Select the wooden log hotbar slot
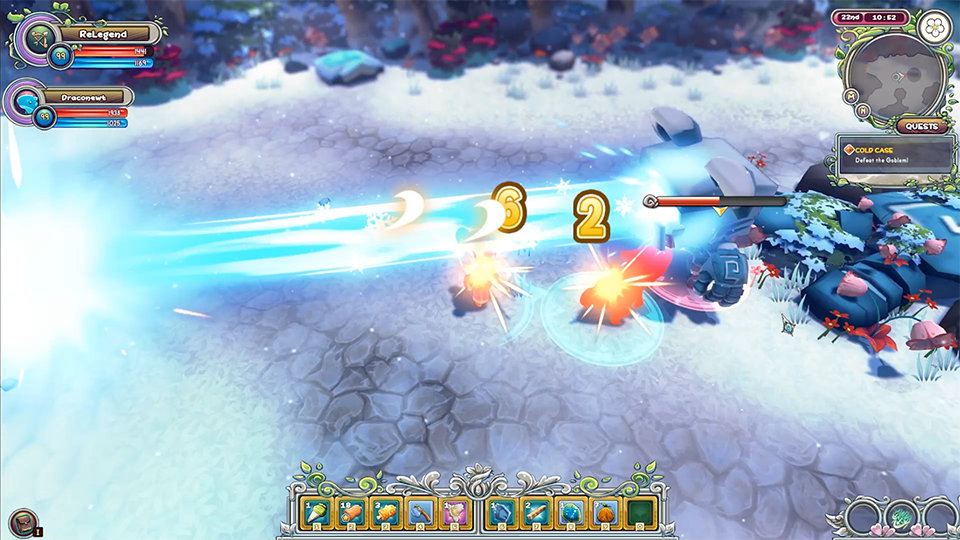 [x=537, y=513]
